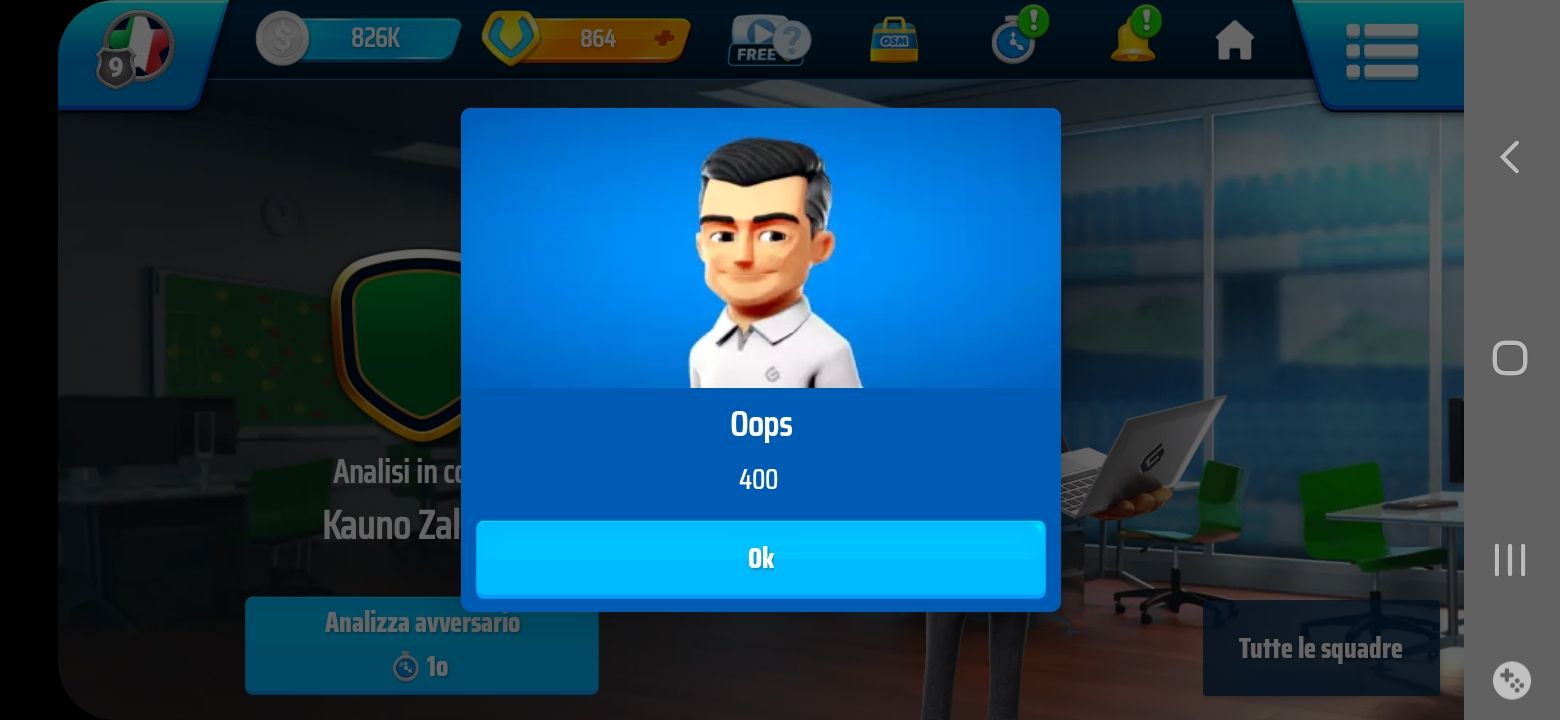Open the manager profile badge level 9
Screen dimensions: 1560x720
(x=134, y=48)
